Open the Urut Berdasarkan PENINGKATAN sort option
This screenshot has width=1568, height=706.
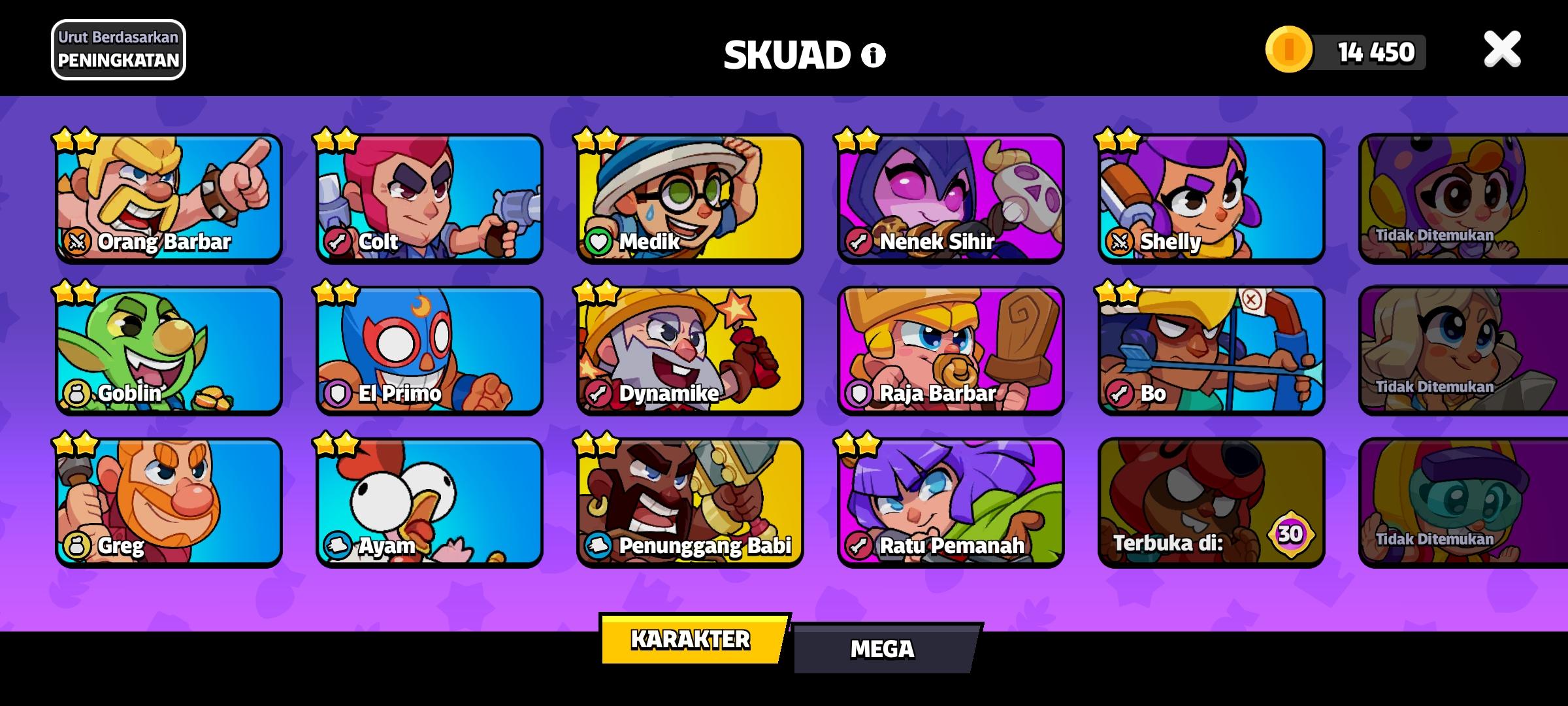coord(118,49)
